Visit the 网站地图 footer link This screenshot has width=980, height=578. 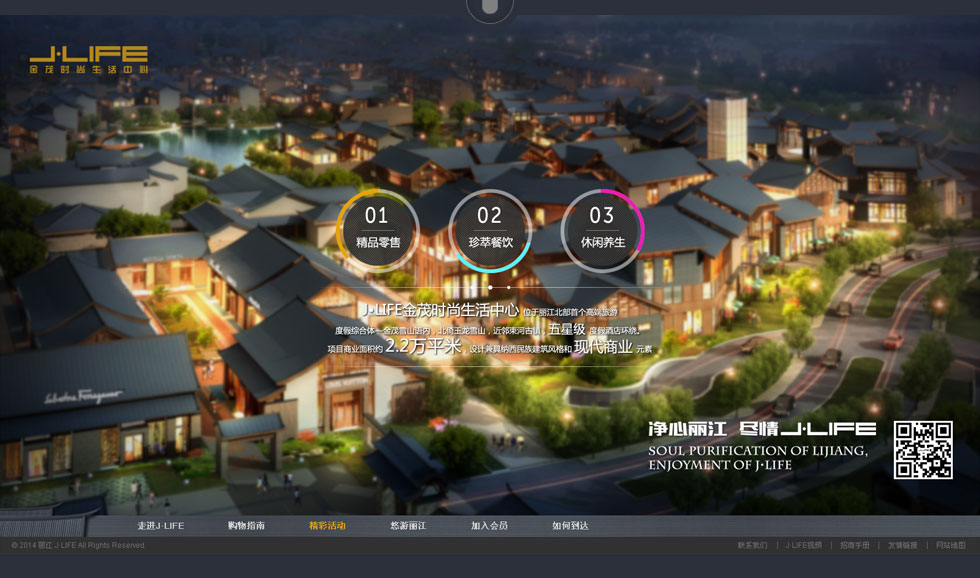pos(951,546)
